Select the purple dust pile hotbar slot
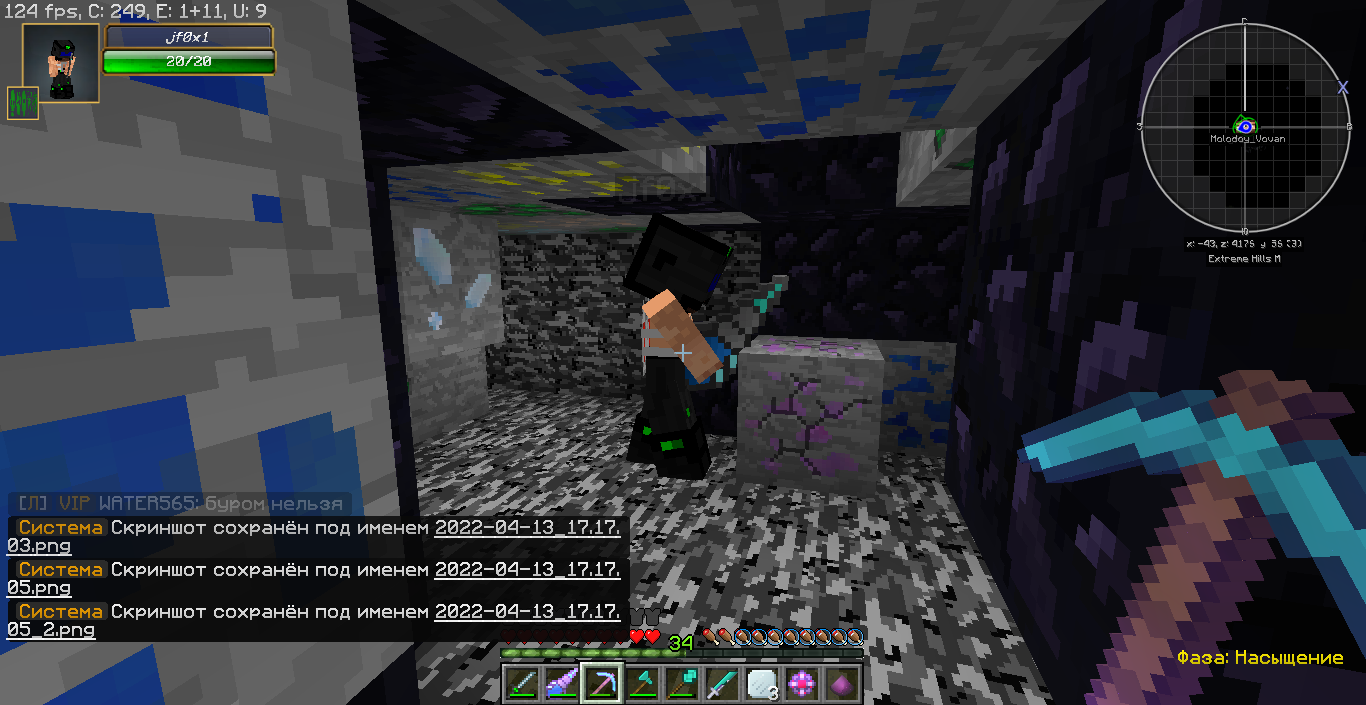The height and width of the screenshot is (705, 1366). [842, 683]
